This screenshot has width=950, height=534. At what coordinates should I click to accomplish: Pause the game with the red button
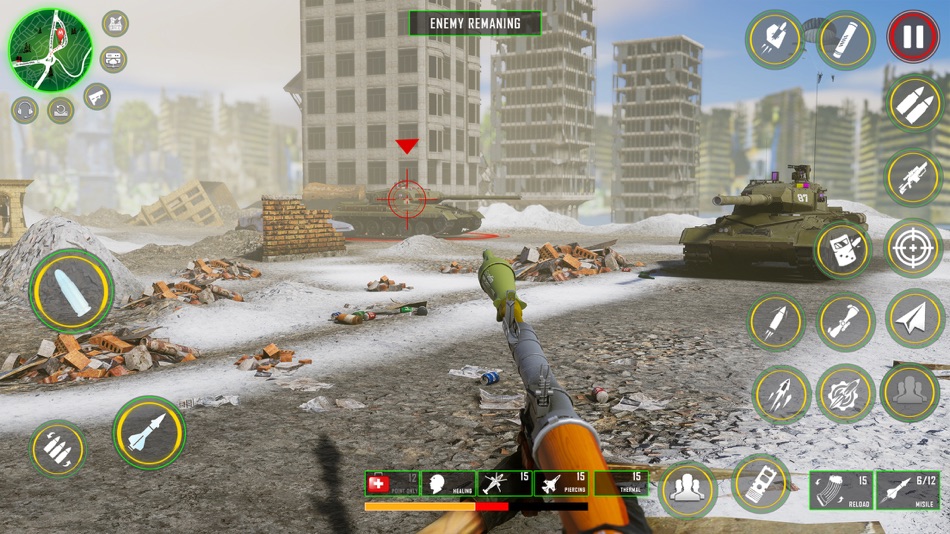[x=913, y=39]
